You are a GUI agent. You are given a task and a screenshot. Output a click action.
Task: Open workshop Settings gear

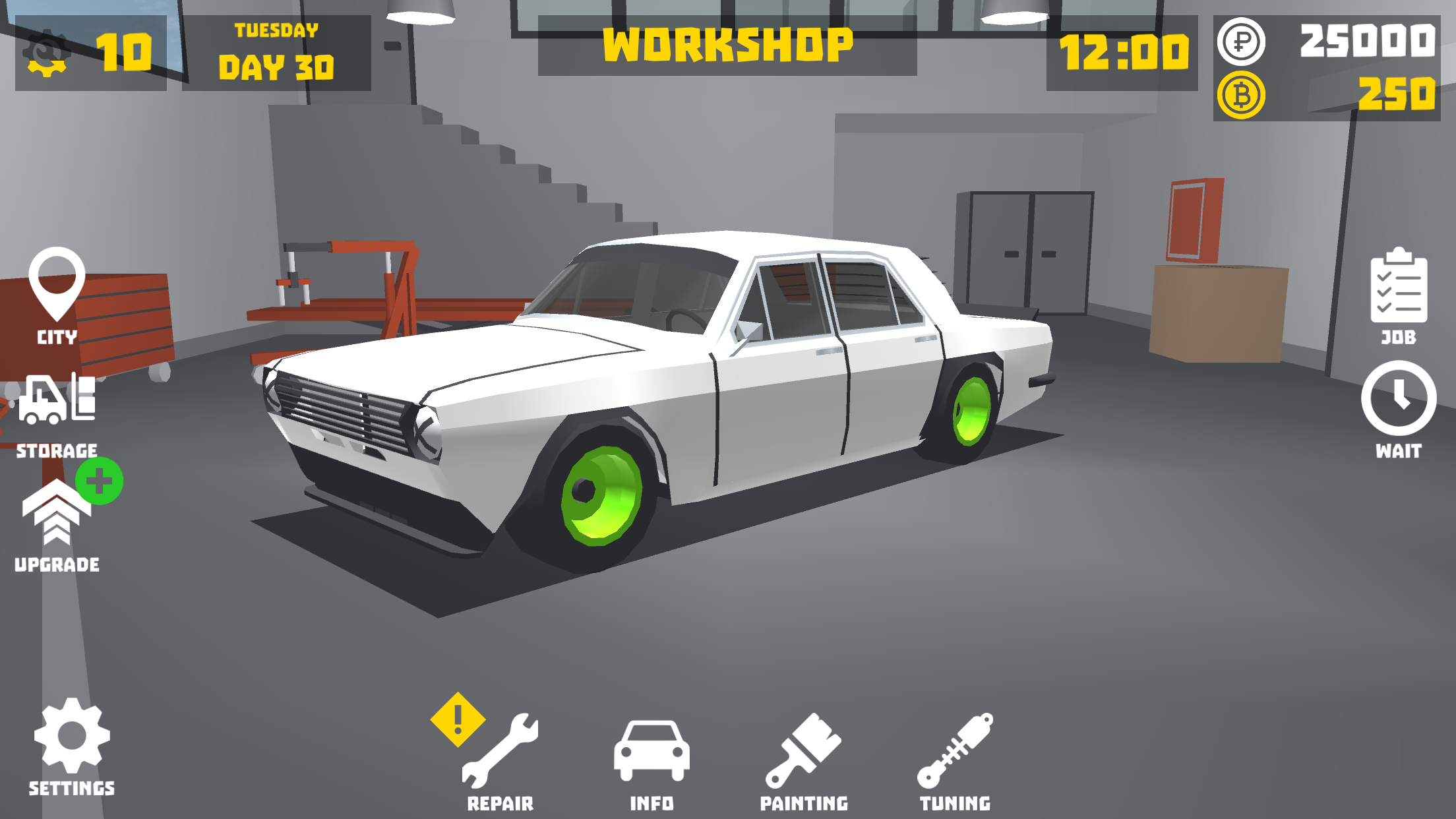pyautogui.click(x=71, y=735)
